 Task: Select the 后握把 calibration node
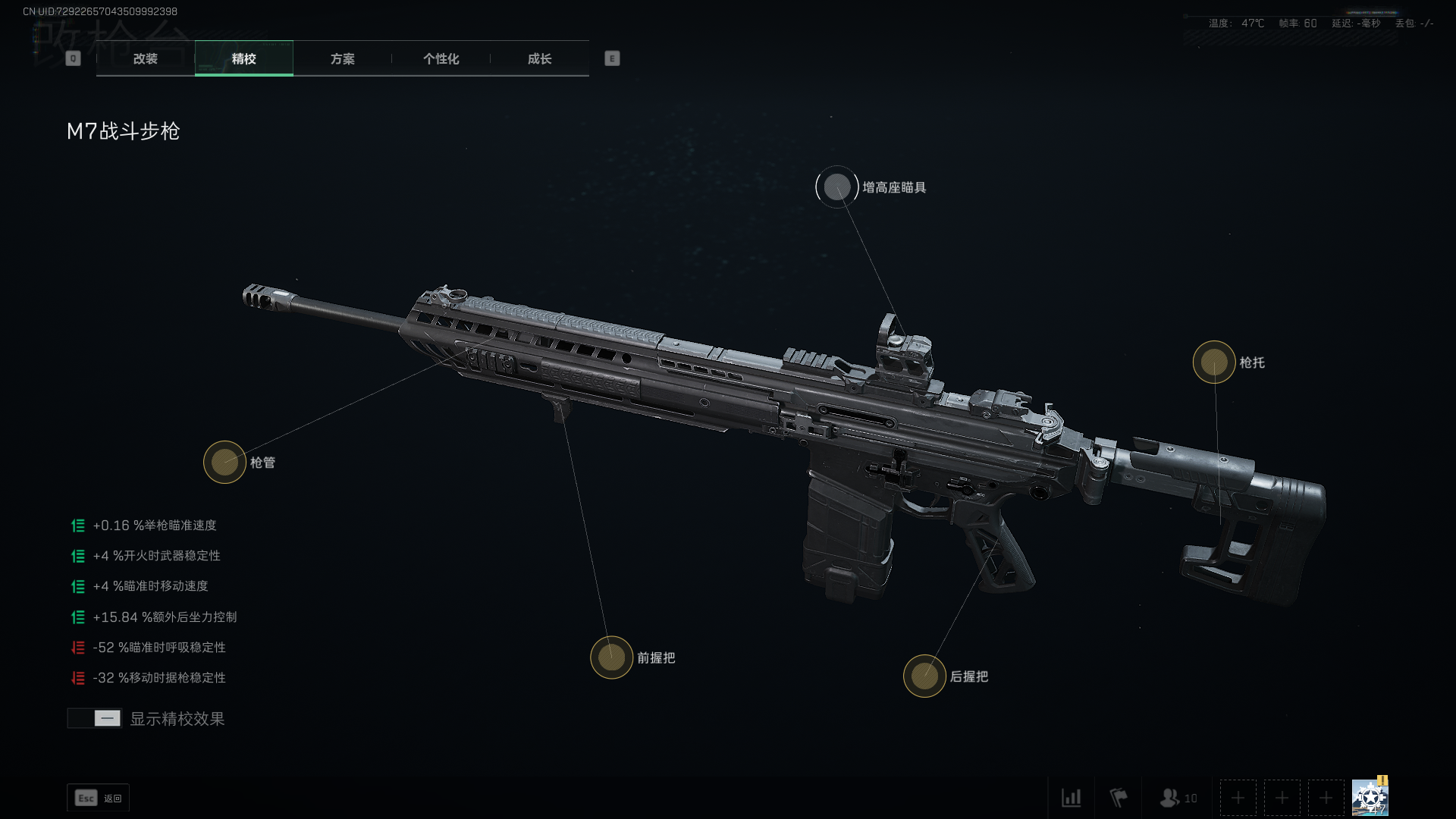[924, 676]
